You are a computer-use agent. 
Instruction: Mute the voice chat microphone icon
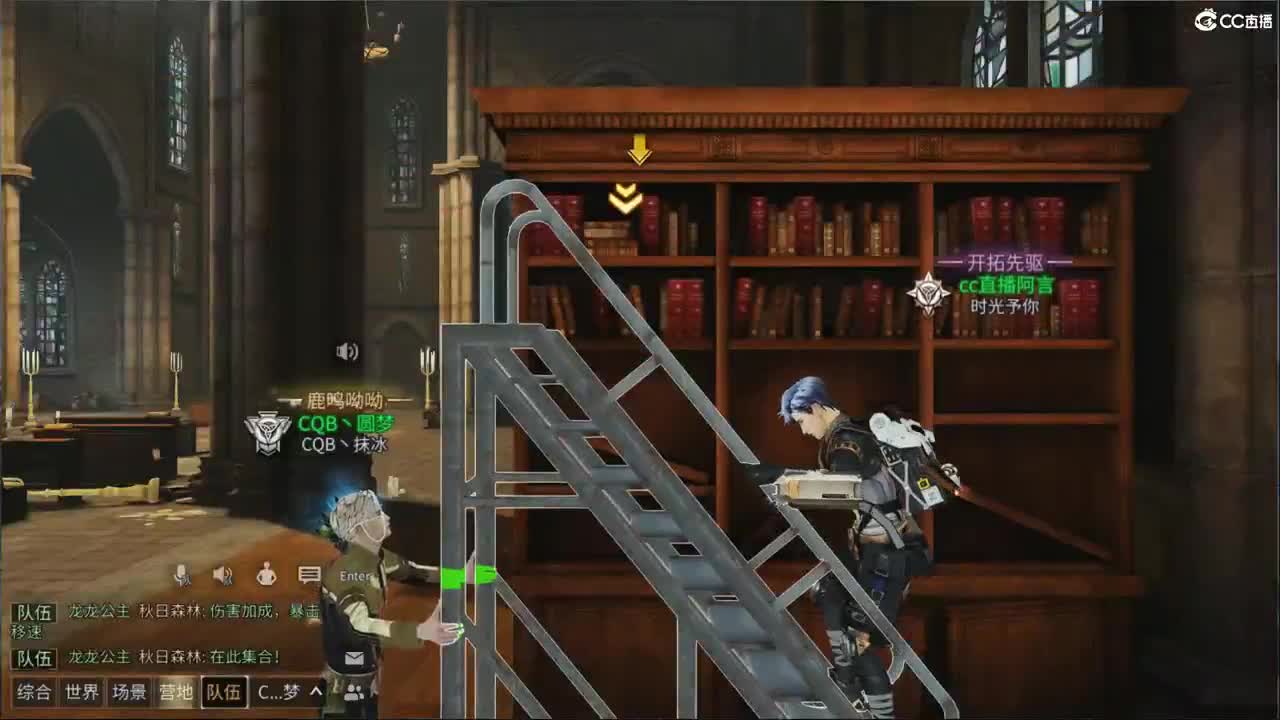pyautogui.click(x=182, y=576)
